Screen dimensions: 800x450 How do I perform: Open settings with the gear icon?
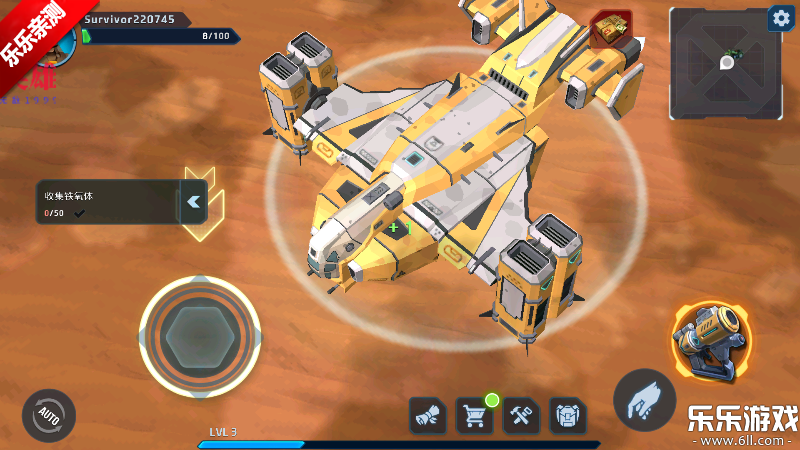click(779, 18)
